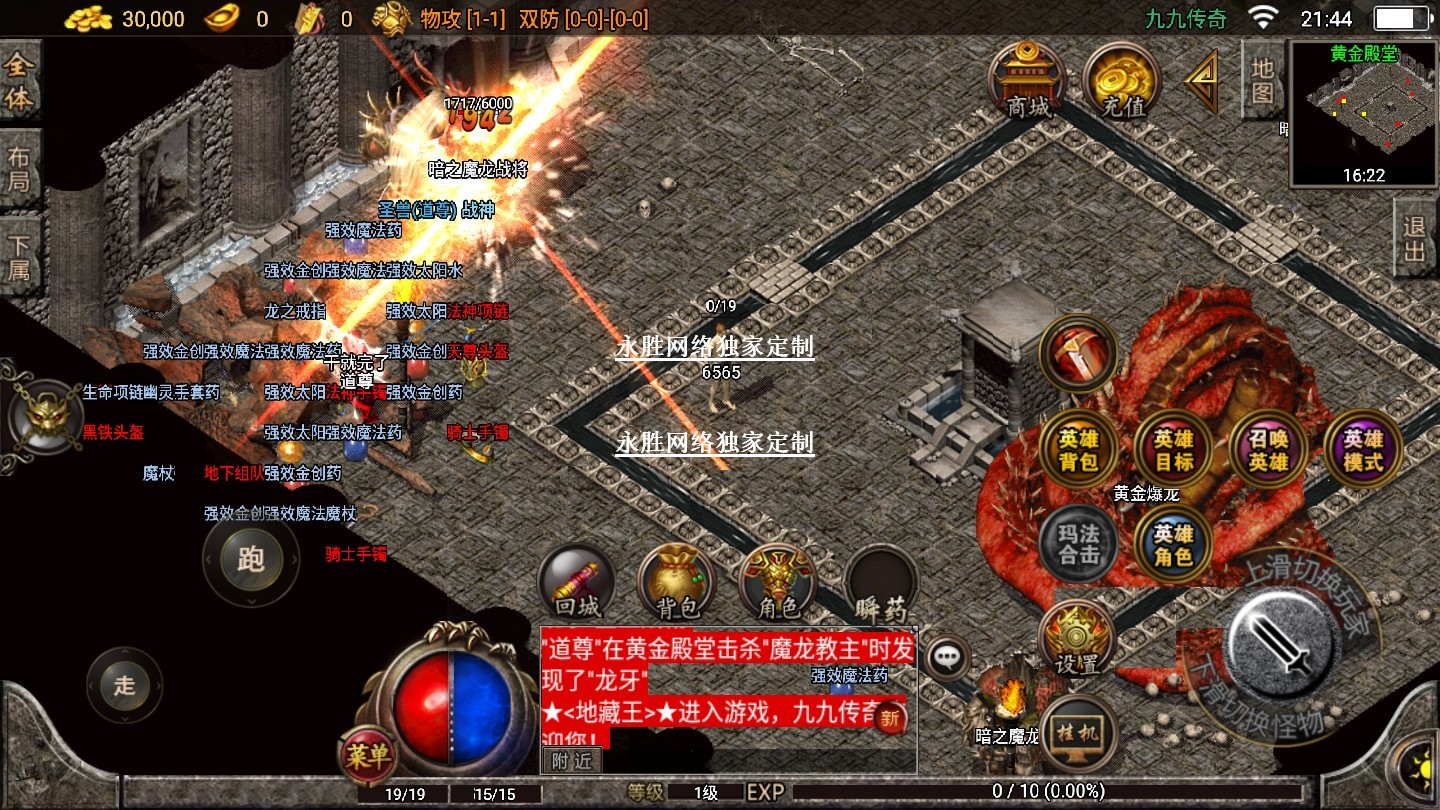The image size is (1440, 810).
Task: Select the 全体 tab
Action: [20, 83]
